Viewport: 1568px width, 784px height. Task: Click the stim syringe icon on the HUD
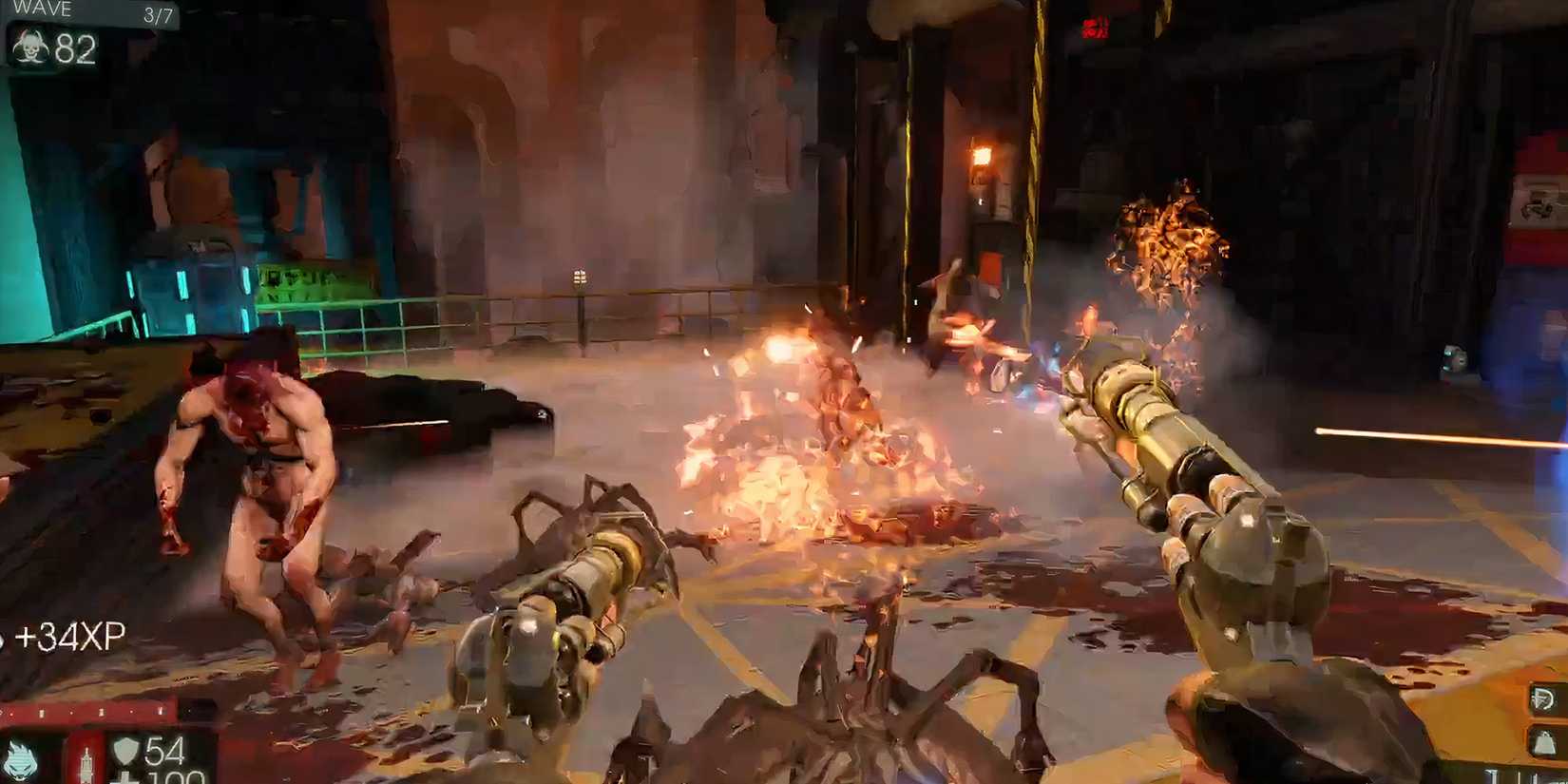[87, 760]
